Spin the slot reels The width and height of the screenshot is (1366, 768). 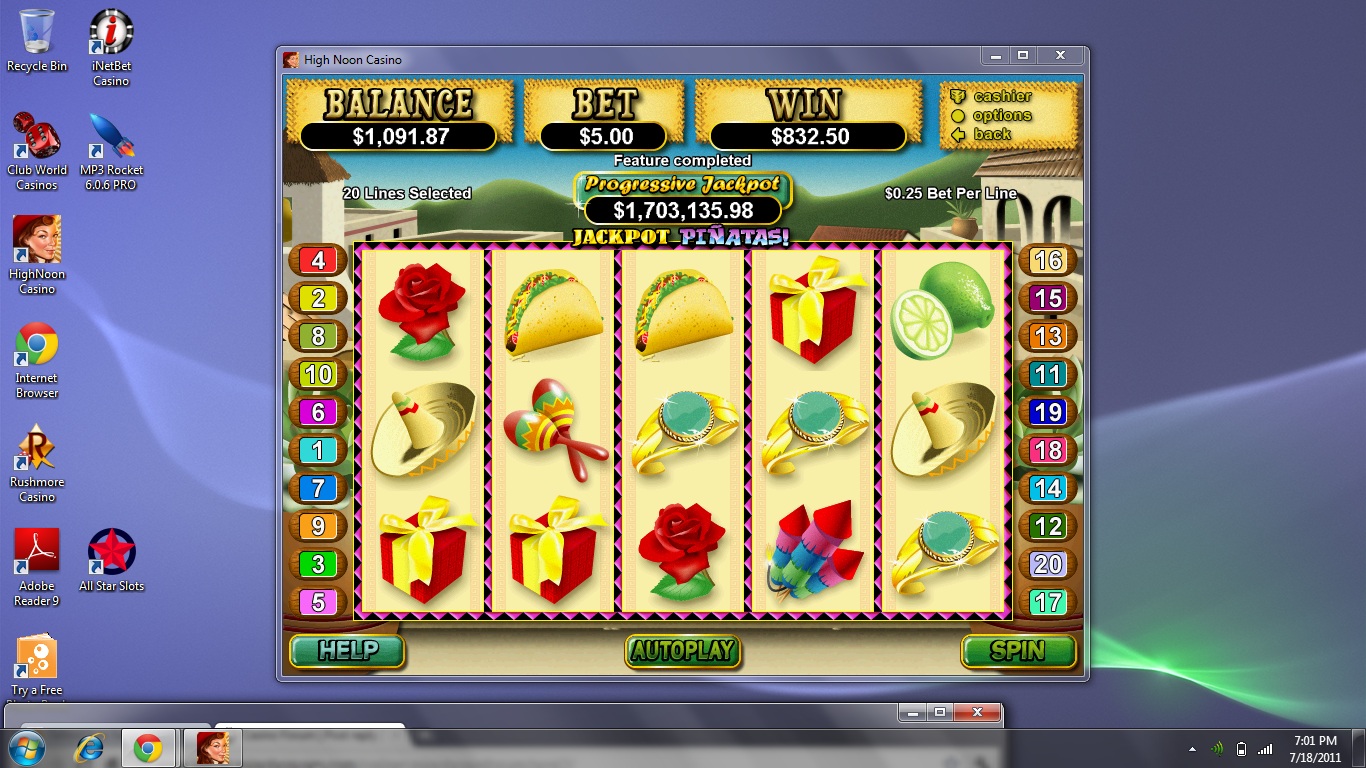(x=1018, y=651)
